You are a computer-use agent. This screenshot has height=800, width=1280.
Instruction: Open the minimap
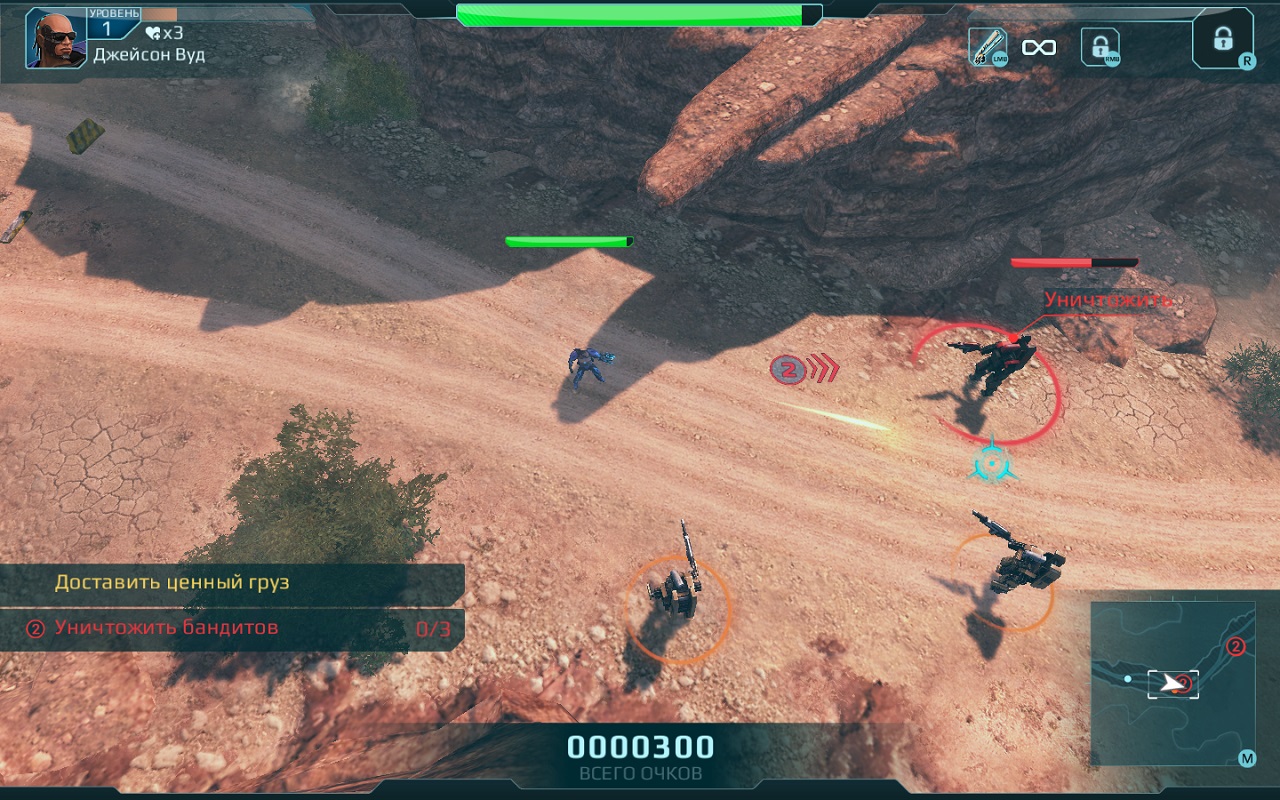pyautogui.click(x=1172, y=683)
